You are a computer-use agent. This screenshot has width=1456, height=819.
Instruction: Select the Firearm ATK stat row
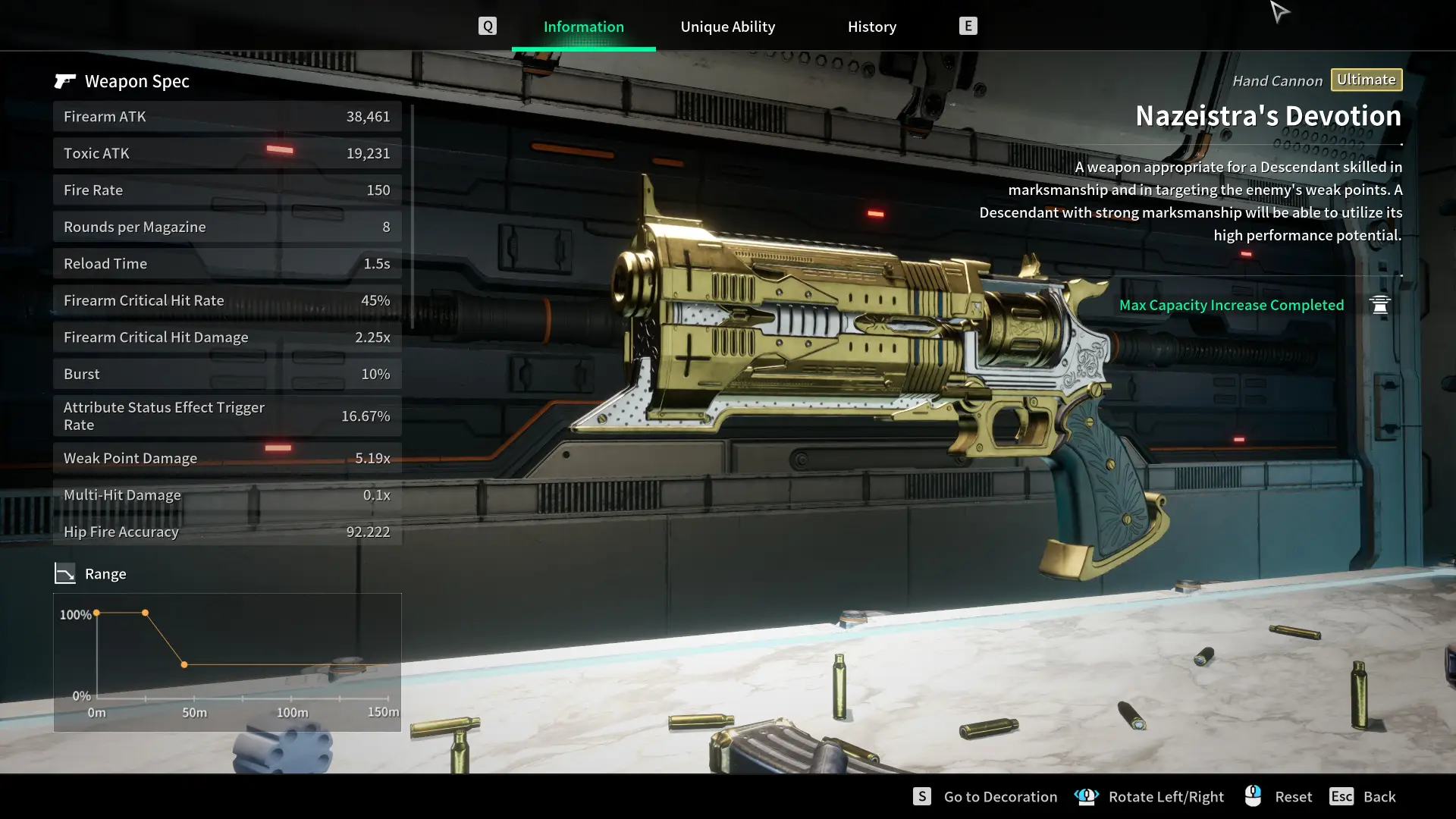tap(227, 117)
